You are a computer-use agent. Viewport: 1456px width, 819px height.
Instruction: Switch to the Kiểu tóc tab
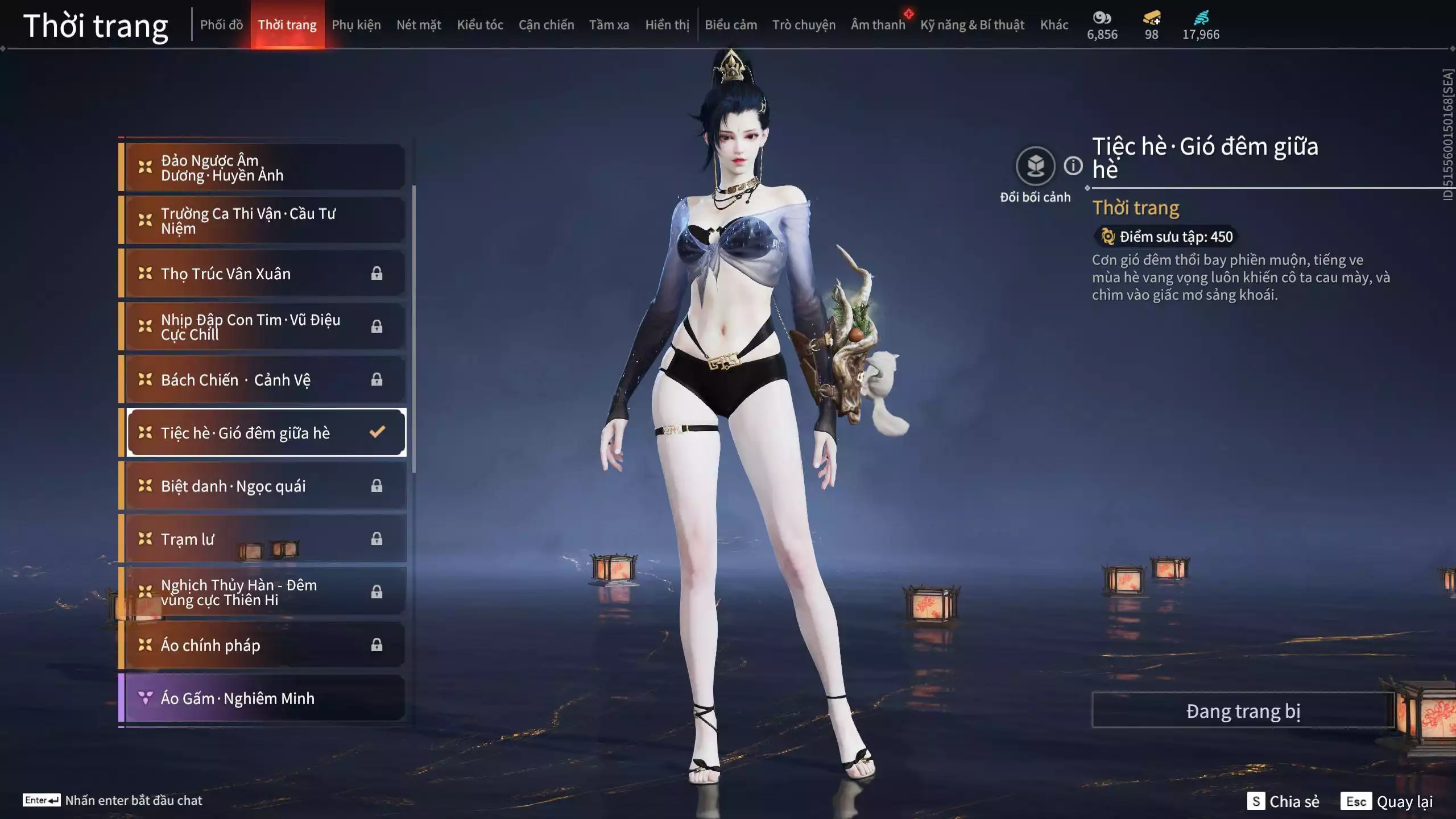pos(479,24)
